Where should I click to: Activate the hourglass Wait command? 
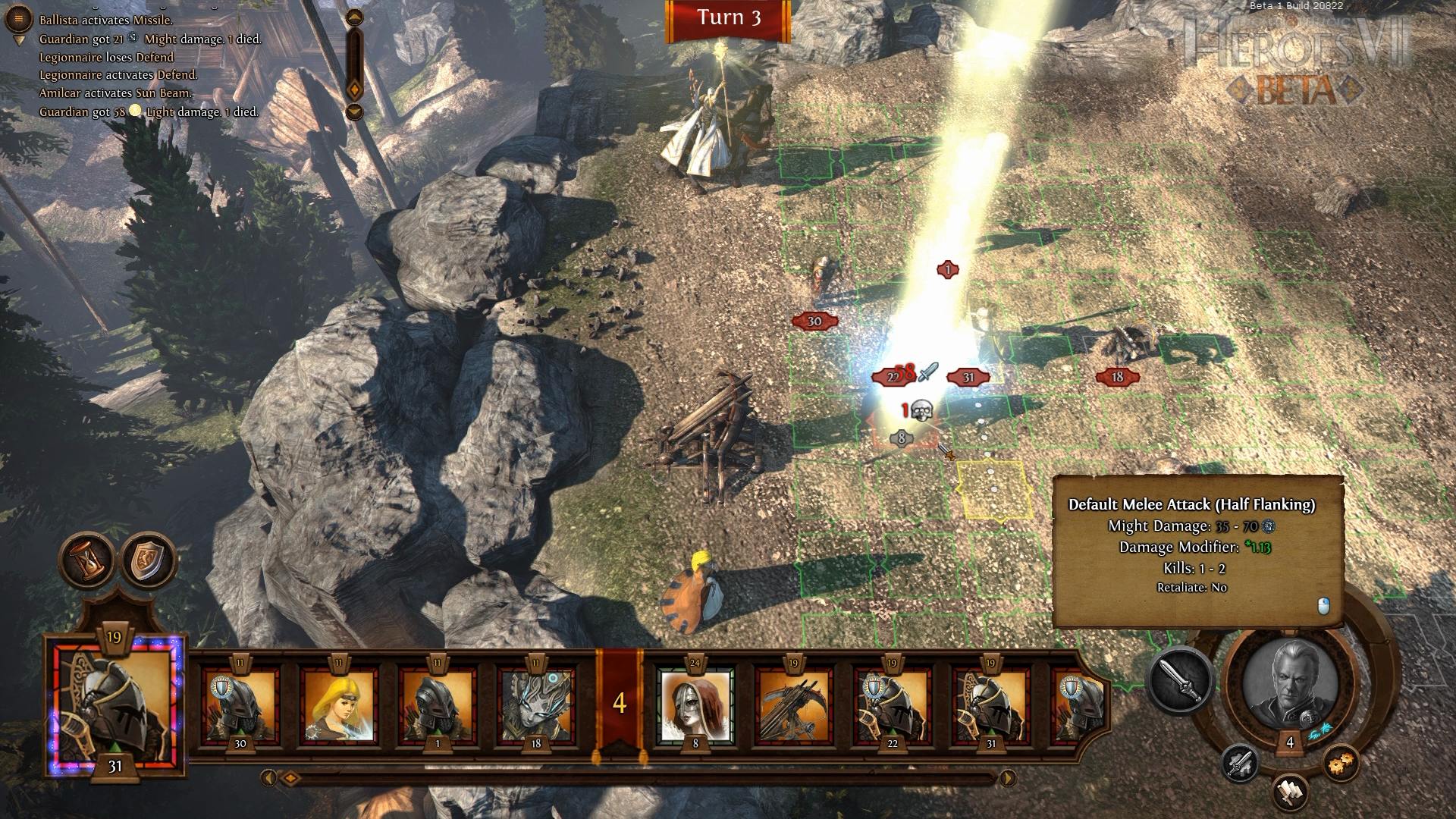pos(87,560)
